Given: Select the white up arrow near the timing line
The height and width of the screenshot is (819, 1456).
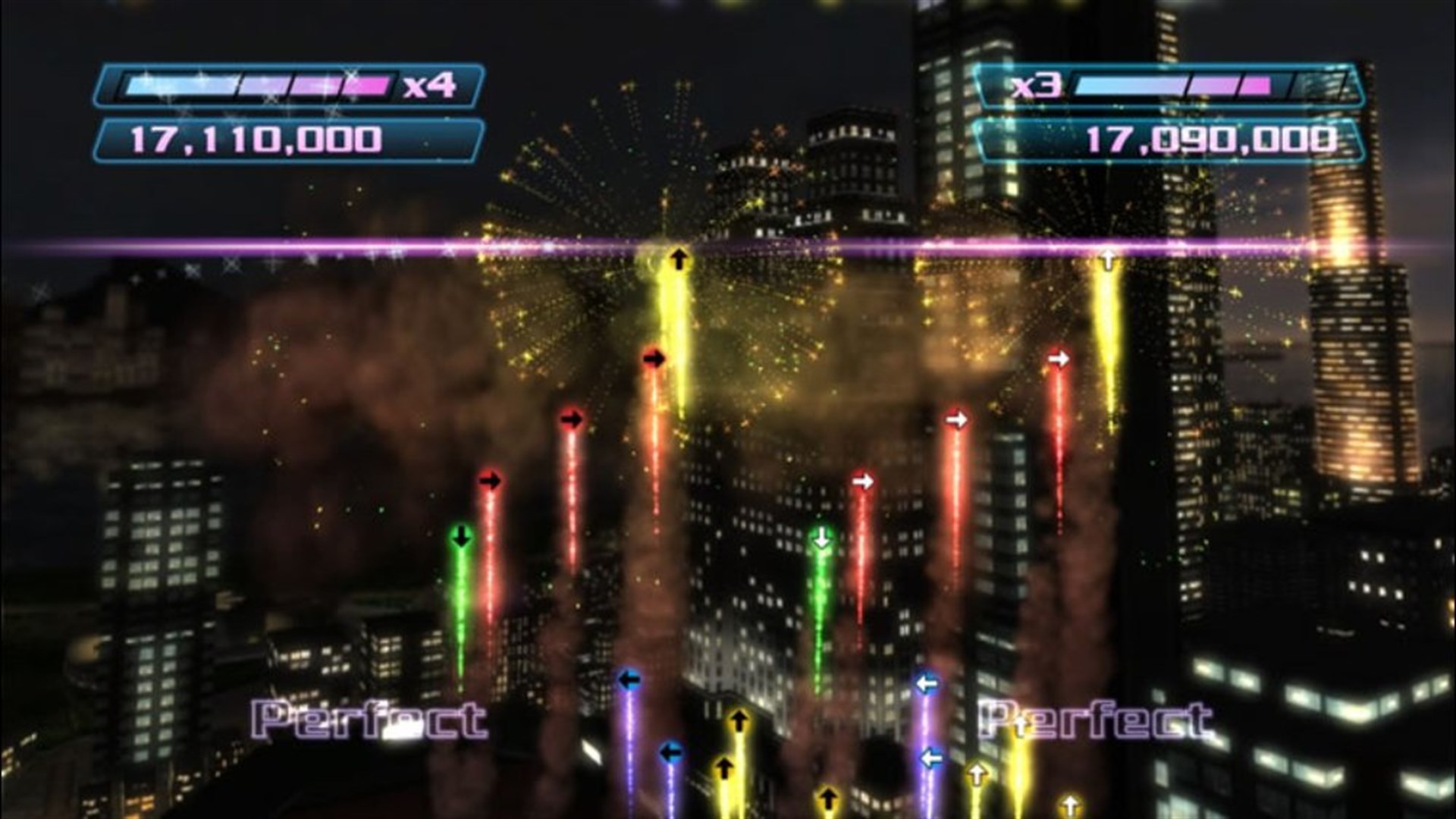Looking at the screenshot, I should click(1107, 258).
